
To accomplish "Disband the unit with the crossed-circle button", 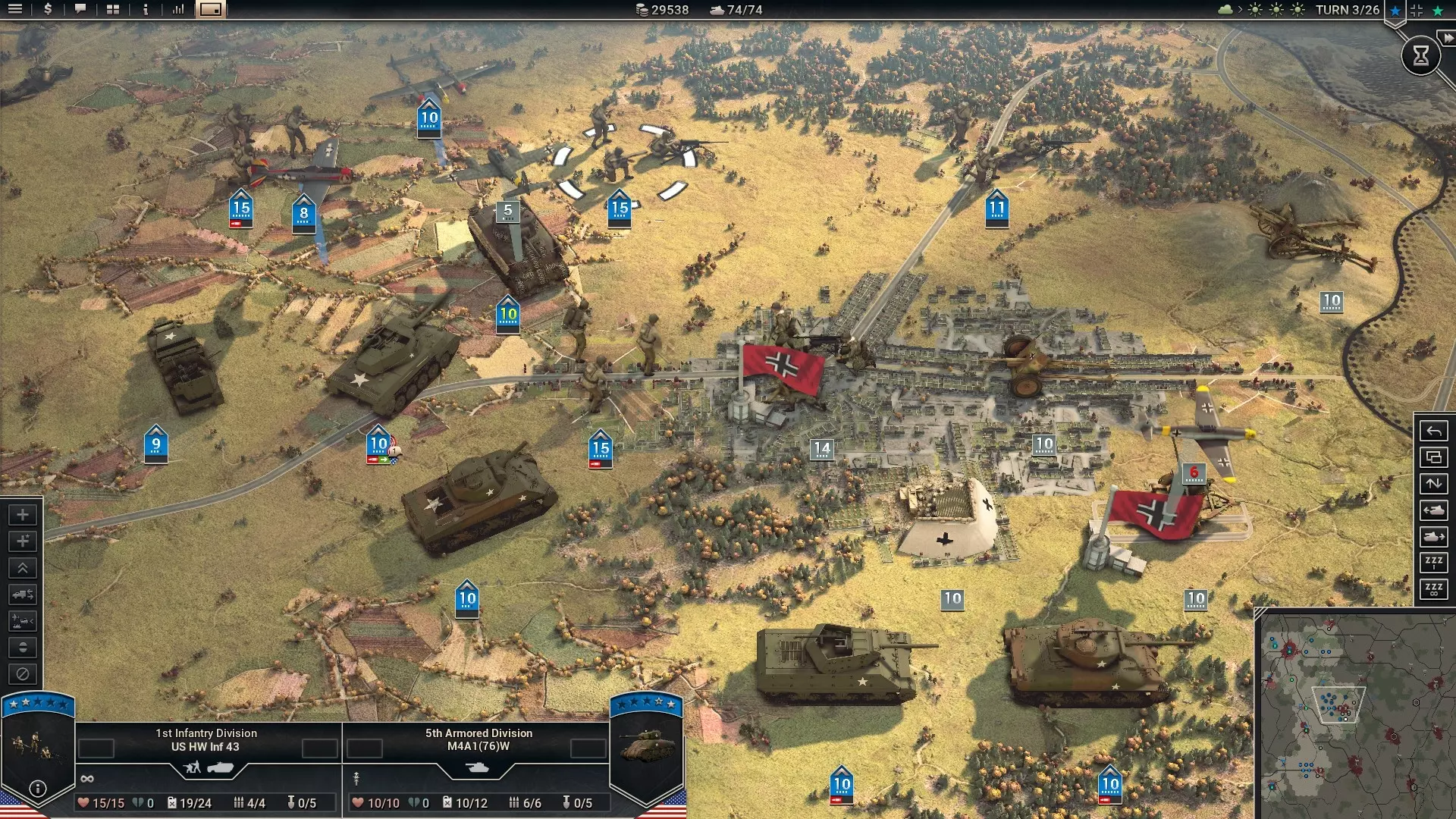I will click(23, 674).
